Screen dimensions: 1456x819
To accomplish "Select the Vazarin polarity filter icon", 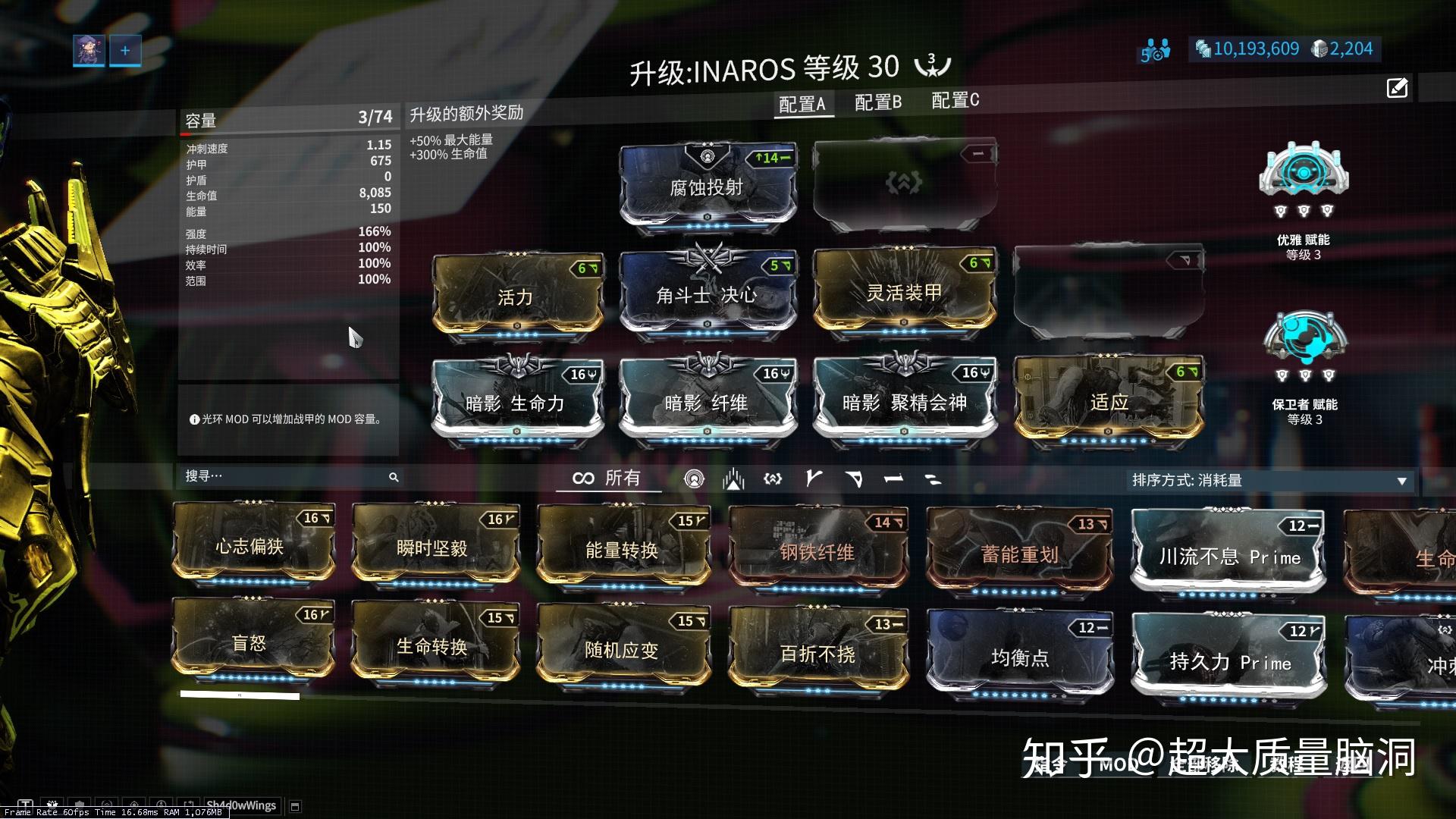I will 855,478.
